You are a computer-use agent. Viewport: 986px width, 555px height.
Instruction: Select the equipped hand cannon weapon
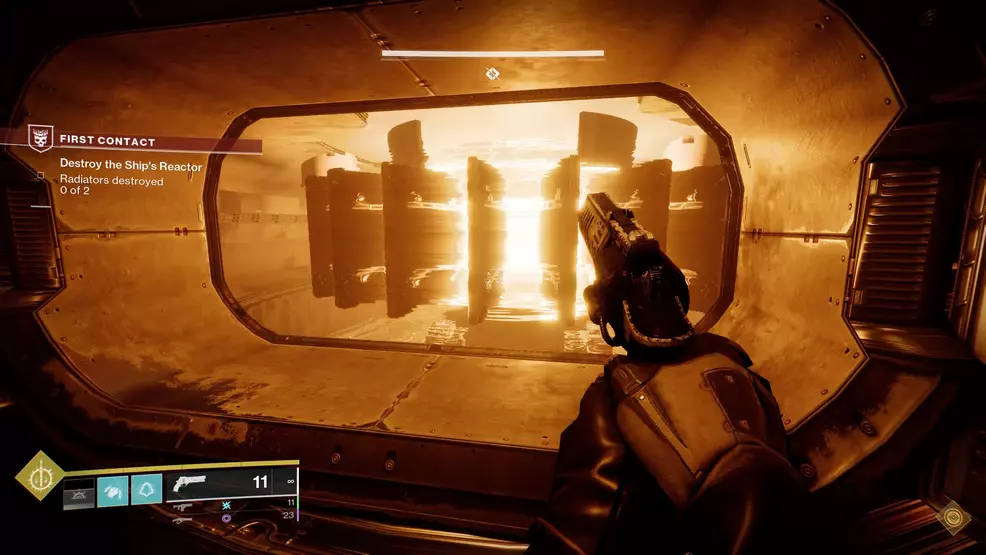[x=190, y=484]
